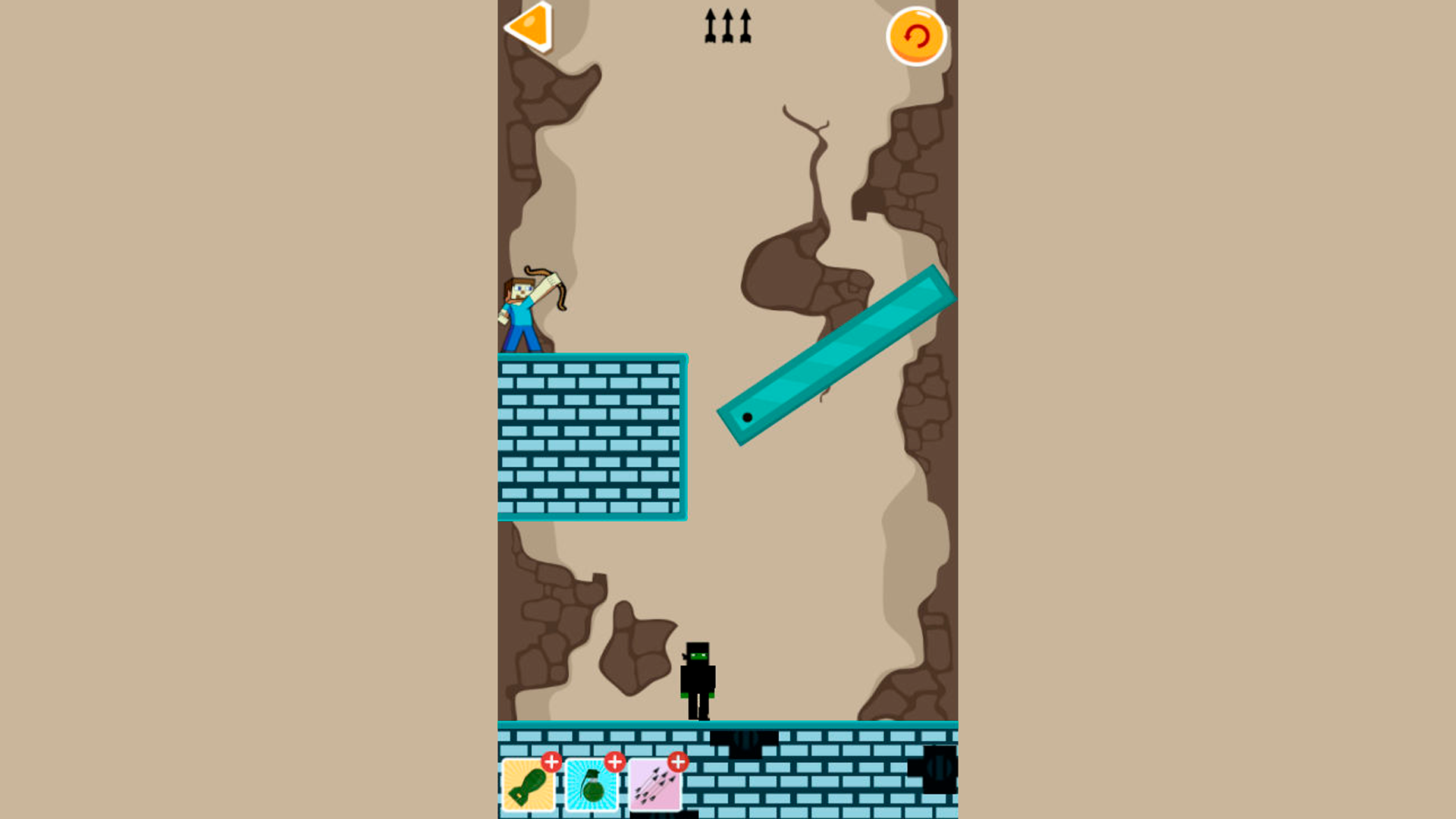1456x819 pixels.
Task: Buy more grenades with its plus badge
Action: pyautogui.click(x=615, y=761)
